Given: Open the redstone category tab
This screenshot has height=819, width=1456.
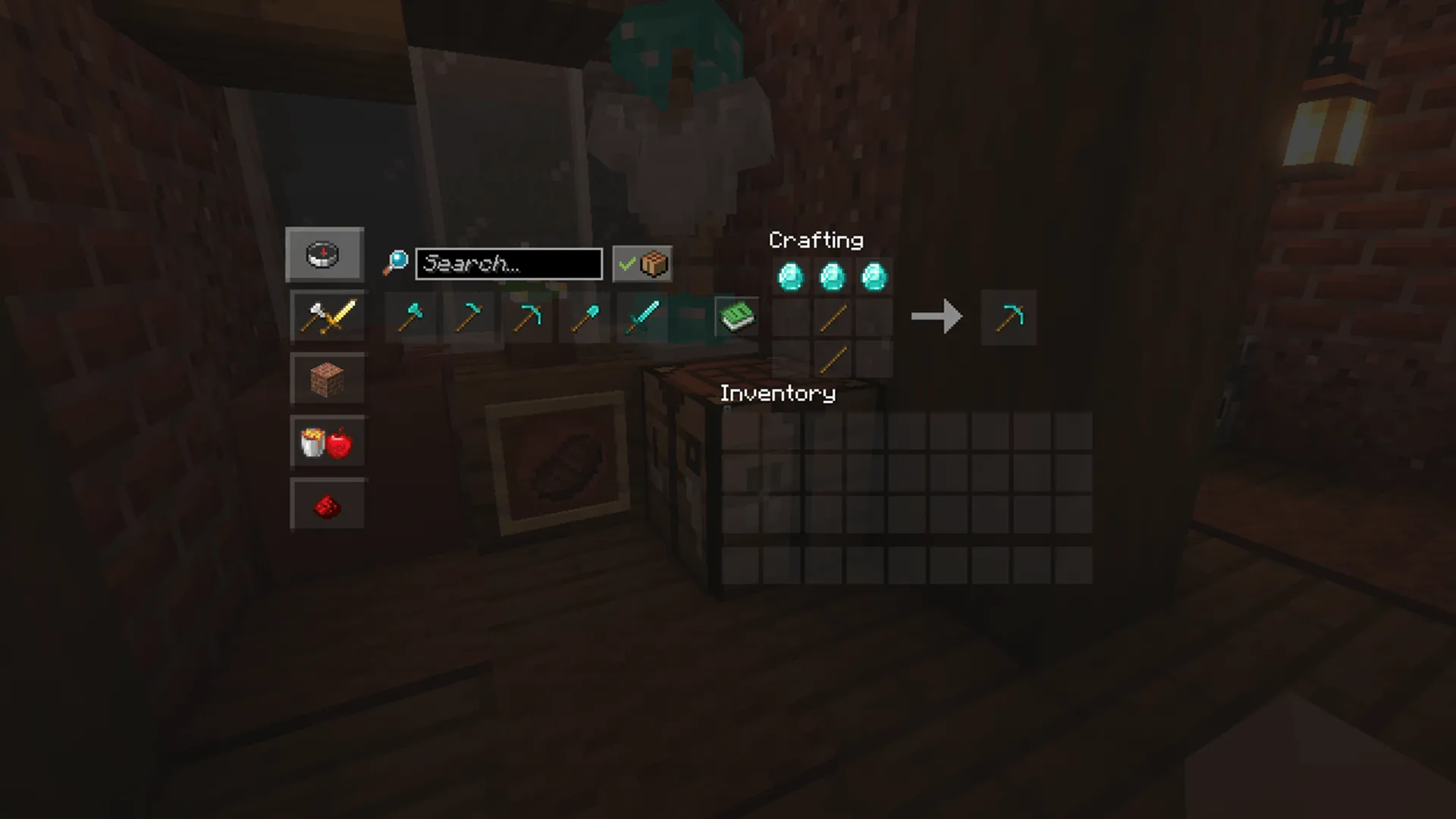Looking at the screenshot, I should [x=328, y=504].
